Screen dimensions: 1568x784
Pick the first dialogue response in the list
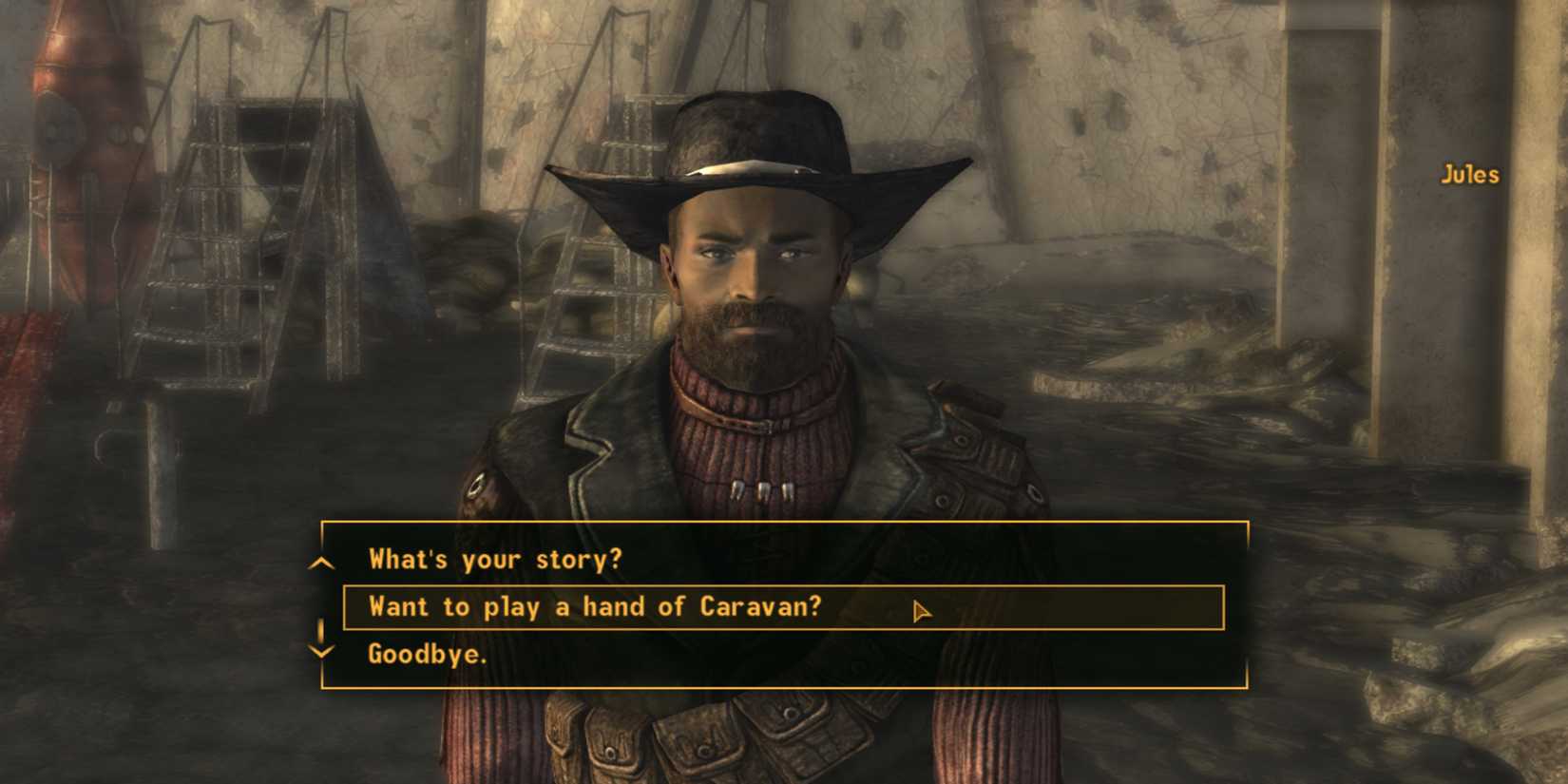point(494,560)
